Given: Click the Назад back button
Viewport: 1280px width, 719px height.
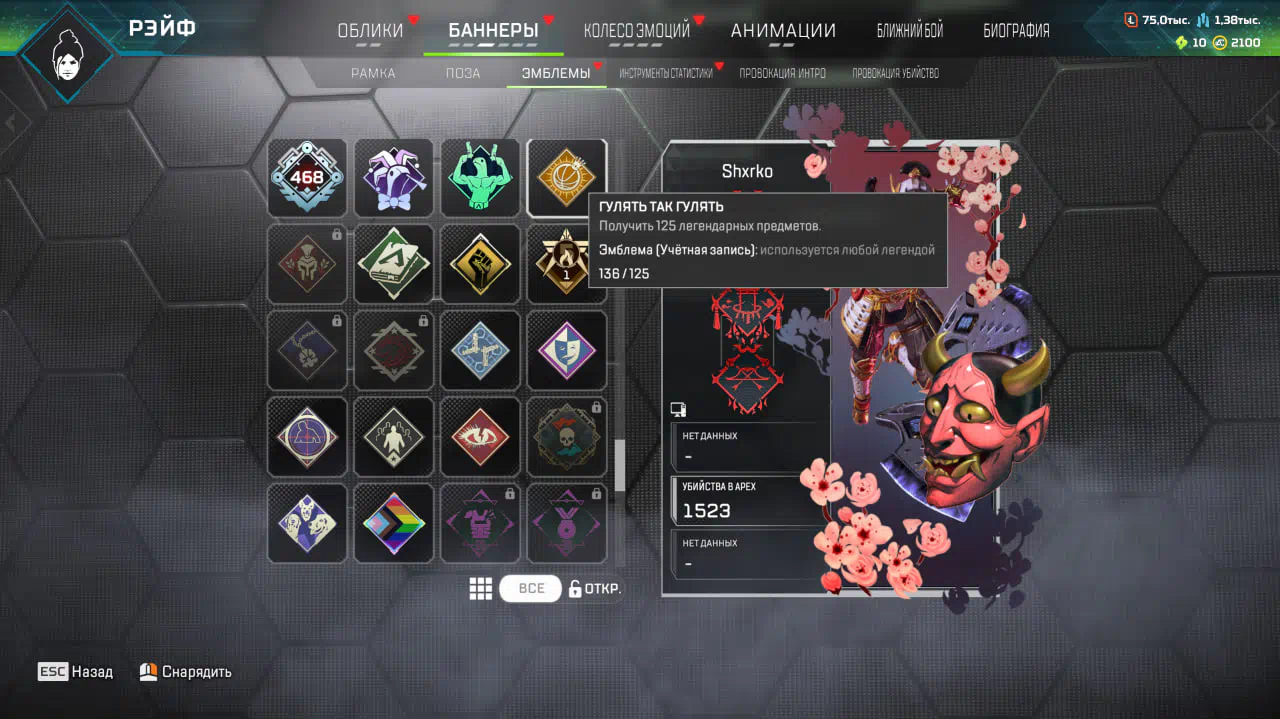Looking at the screenshot, I should tap(76, 672).
